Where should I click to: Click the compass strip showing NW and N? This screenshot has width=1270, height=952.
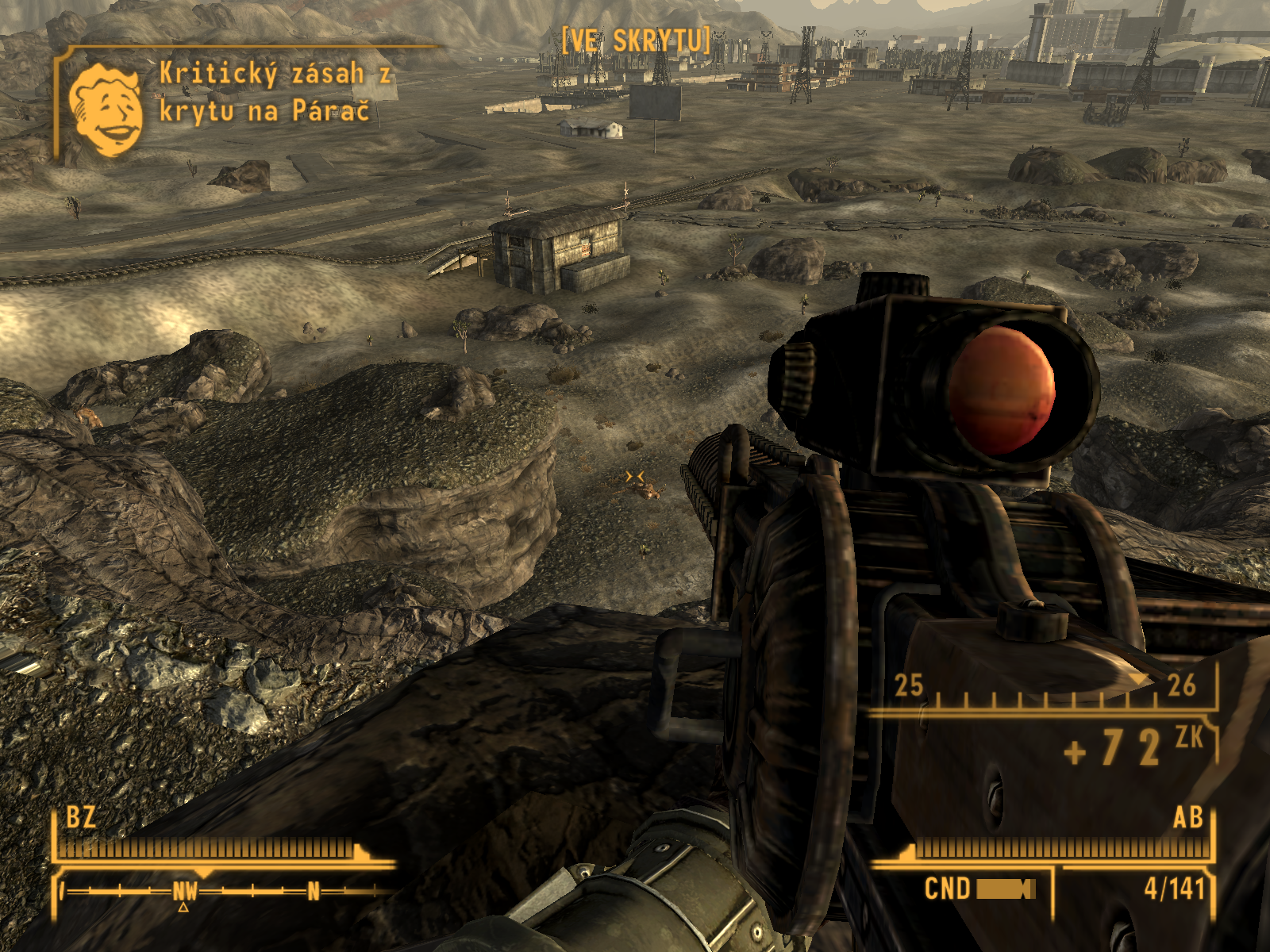[226, 892]
